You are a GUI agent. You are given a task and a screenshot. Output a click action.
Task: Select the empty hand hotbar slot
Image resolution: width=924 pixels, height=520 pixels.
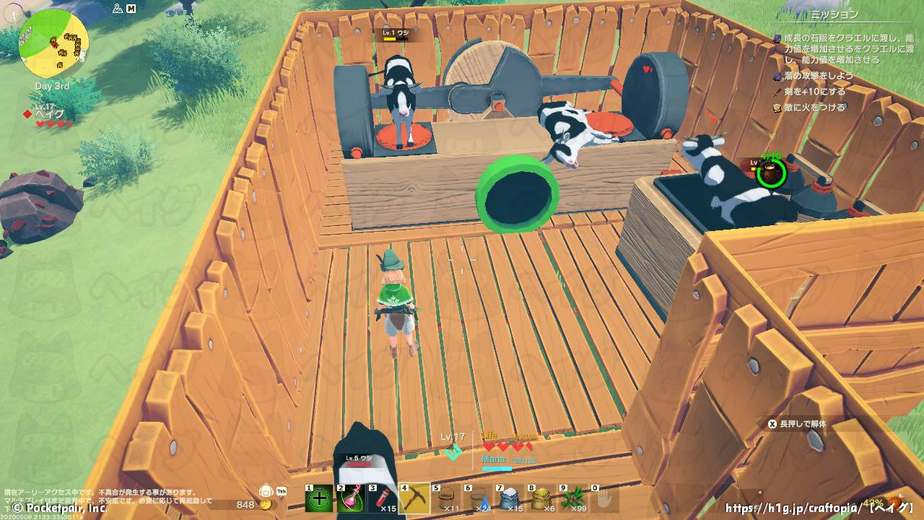[604, 500]
